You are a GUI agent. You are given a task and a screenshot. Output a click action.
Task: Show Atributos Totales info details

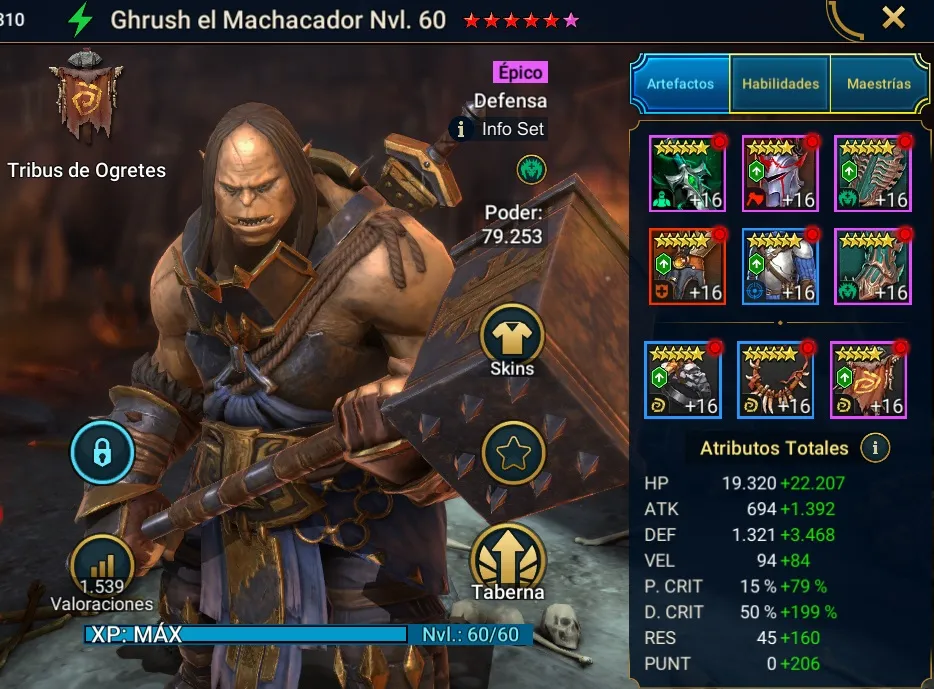coord(875,448)
